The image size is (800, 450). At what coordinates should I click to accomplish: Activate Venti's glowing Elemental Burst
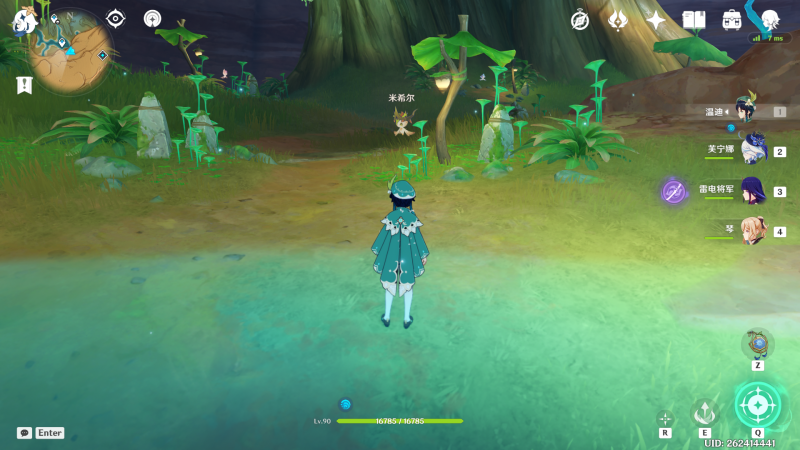[757, 404]
